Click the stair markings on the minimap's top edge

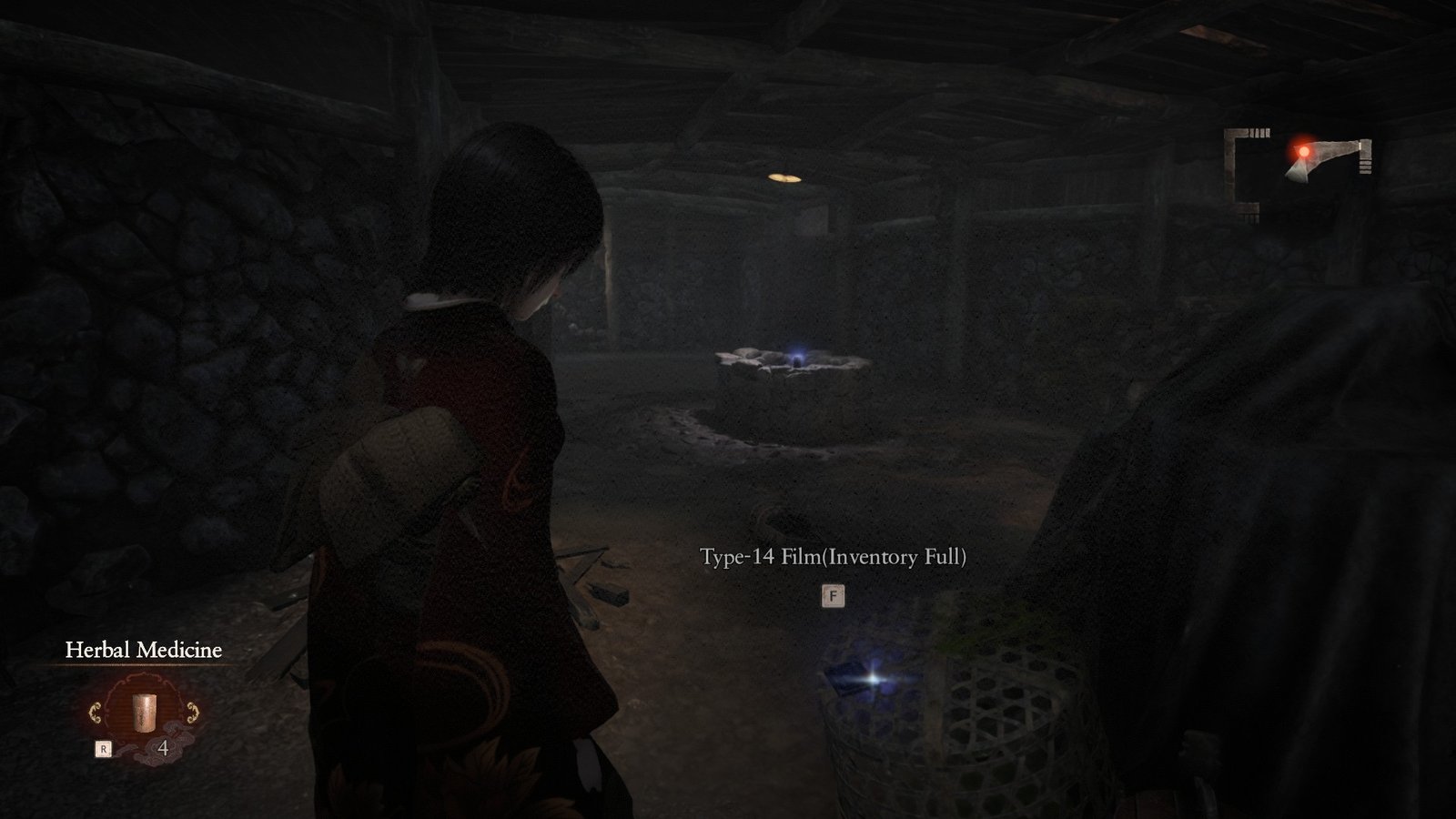pyautogui.click(x=1259, y=133)
